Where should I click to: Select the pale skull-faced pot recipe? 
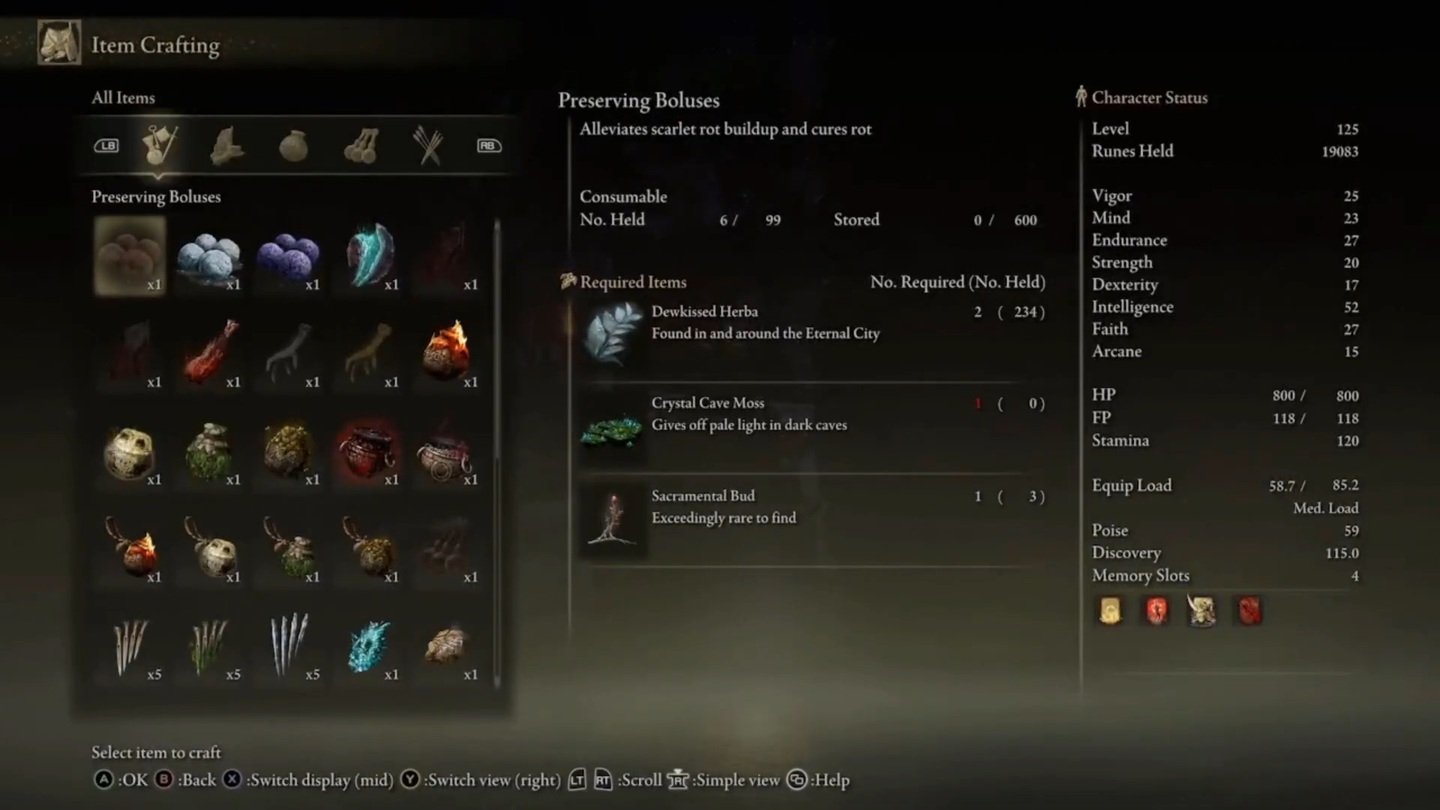(x=130, y=451)
